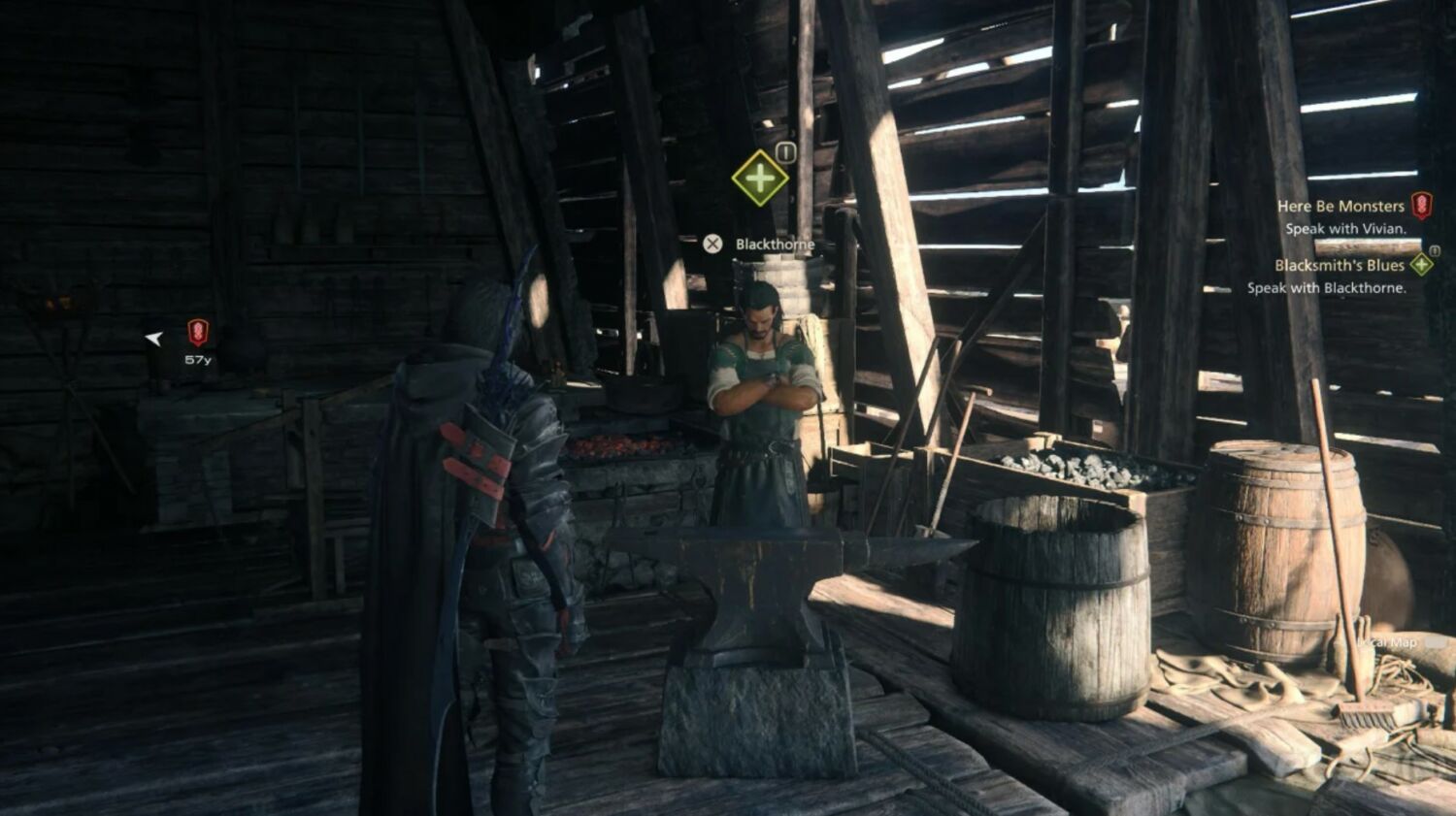Select the Blacksmith's Blues quest entry
This screenshot has width=1456, height=816.
click(1340, 265)
